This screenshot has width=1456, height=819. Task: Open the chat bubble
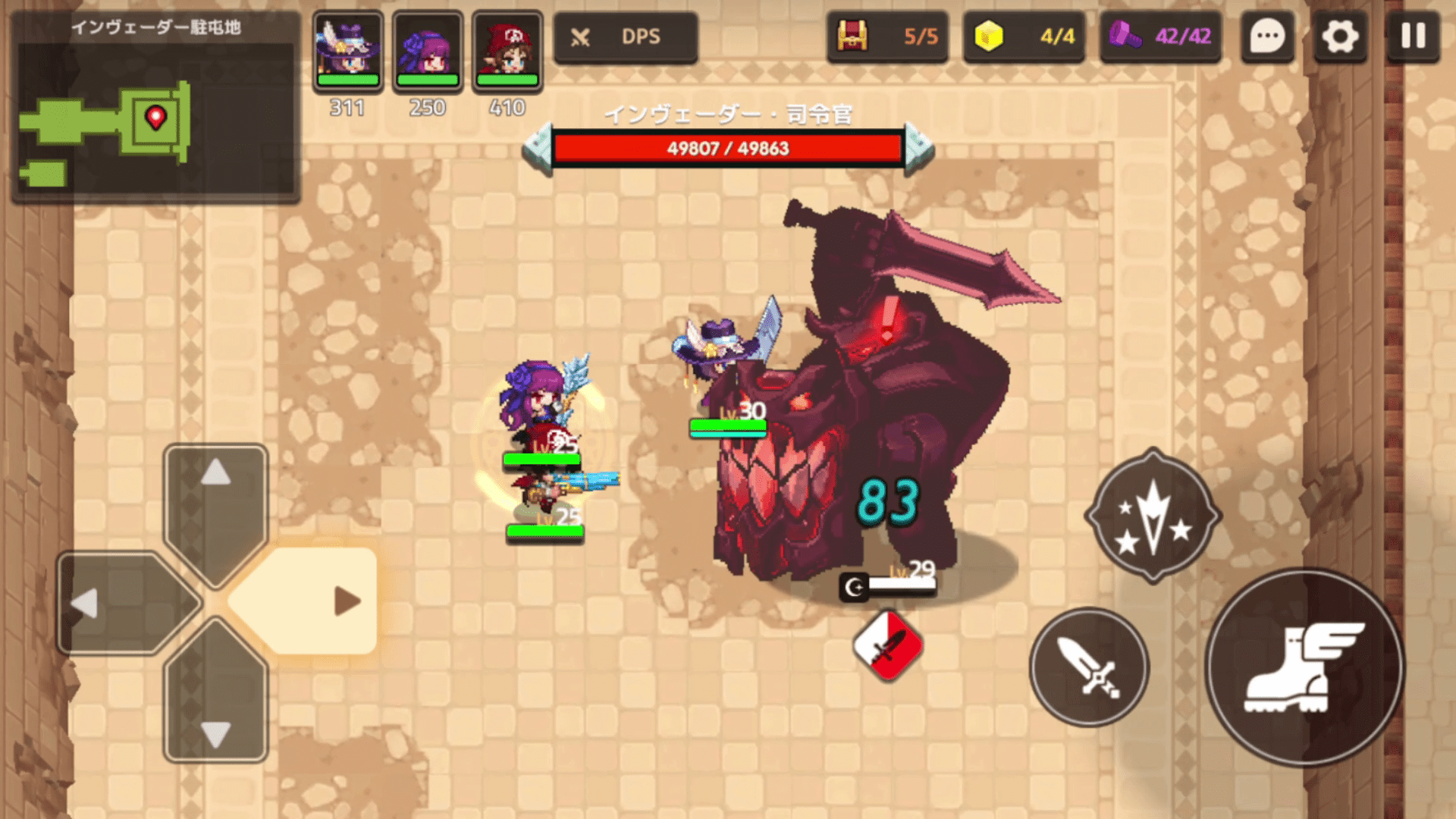1267,36
